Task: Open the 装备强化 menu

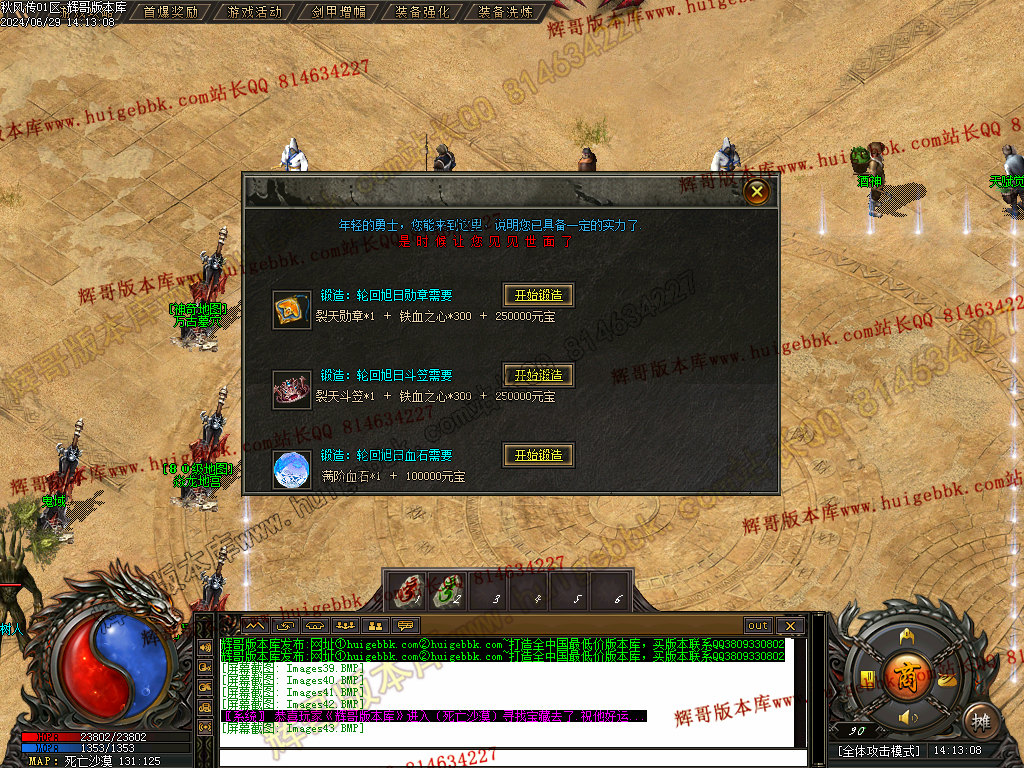Action: (x=422, y=12)
